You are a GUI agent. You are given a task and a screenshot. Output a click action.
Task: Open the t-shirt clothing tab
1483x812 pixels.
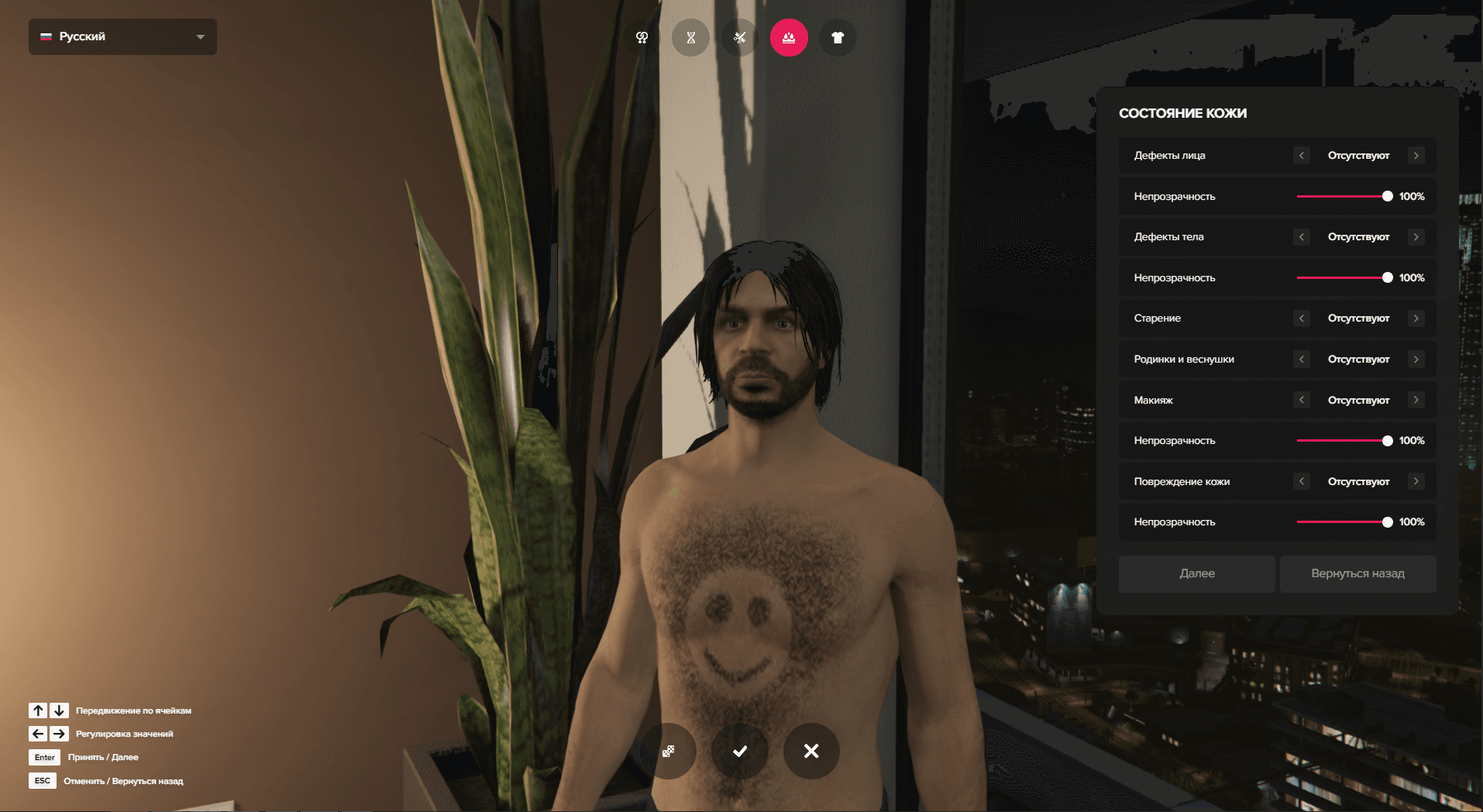coord(838,37)
